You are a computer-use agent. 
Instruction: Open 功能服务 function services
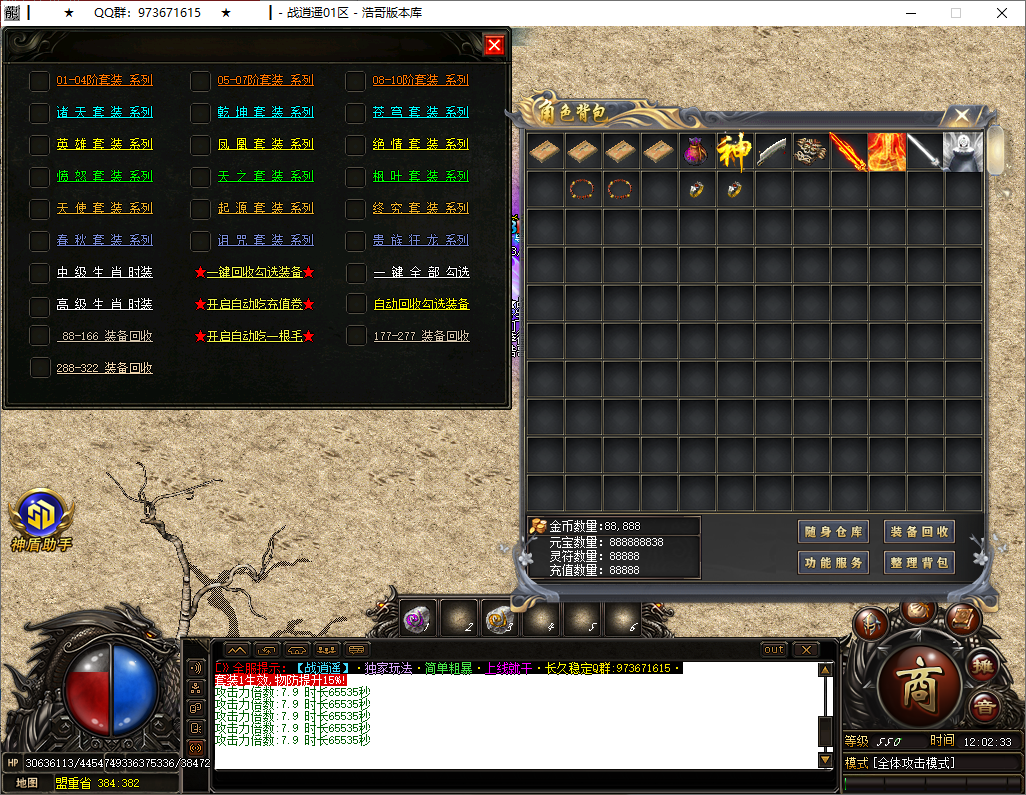pos(832,563)
